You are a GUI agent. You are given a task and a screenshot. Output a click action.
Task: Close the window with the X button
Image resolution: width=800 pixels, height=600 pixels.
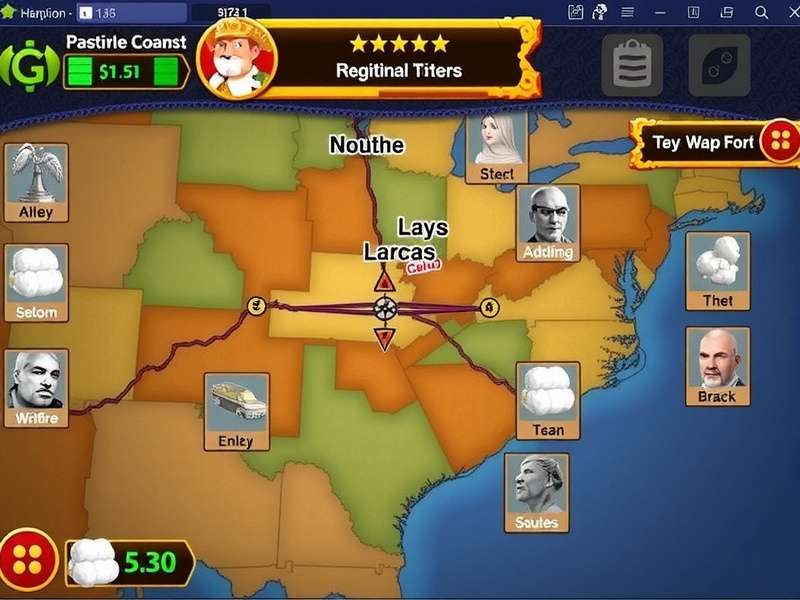pyautogui.click(x=762, y=13)
